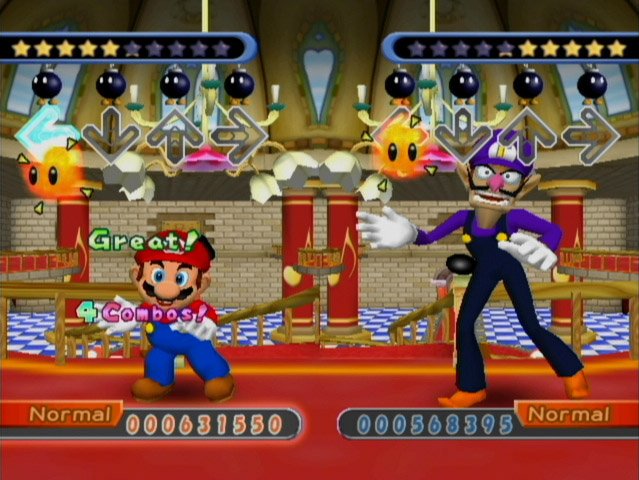639x480 pixels.
Task: Select the up arrow target on Mario's side
Action: [175, 131]
